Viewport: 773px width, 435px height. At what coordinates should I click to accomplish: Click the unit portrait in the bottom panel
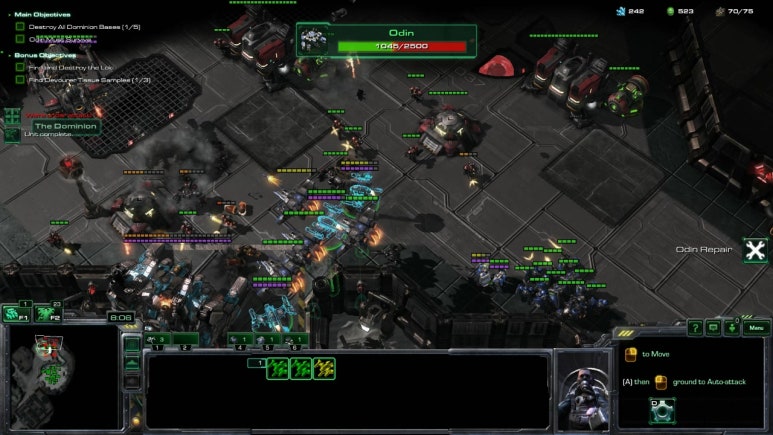[582, 388]
